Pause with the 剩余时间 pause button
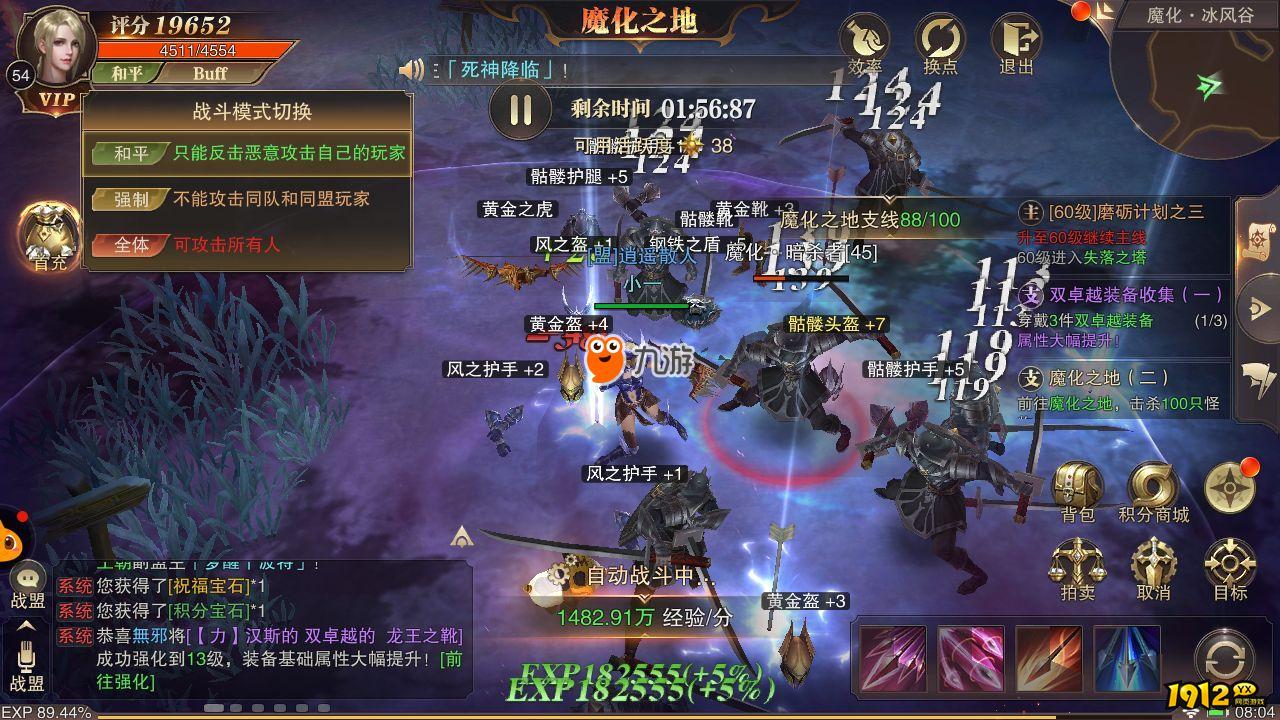Image resolution: width=1280 pixels, height=720 pixels. click(520, 110)
